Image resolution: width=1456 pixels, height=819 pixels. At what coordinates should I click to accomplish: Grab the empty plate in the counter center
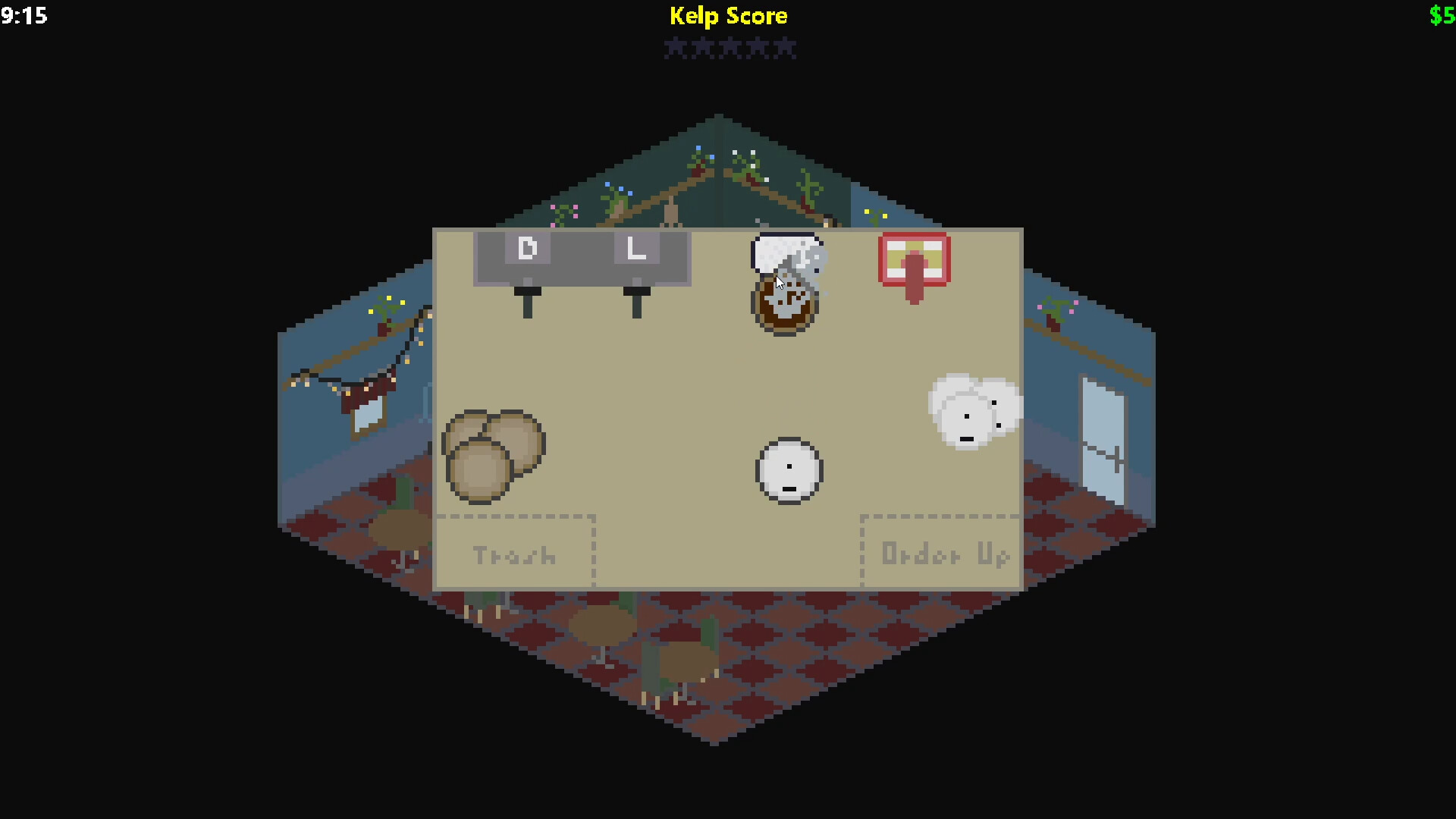pyautogui.click(x=789, y=470)
